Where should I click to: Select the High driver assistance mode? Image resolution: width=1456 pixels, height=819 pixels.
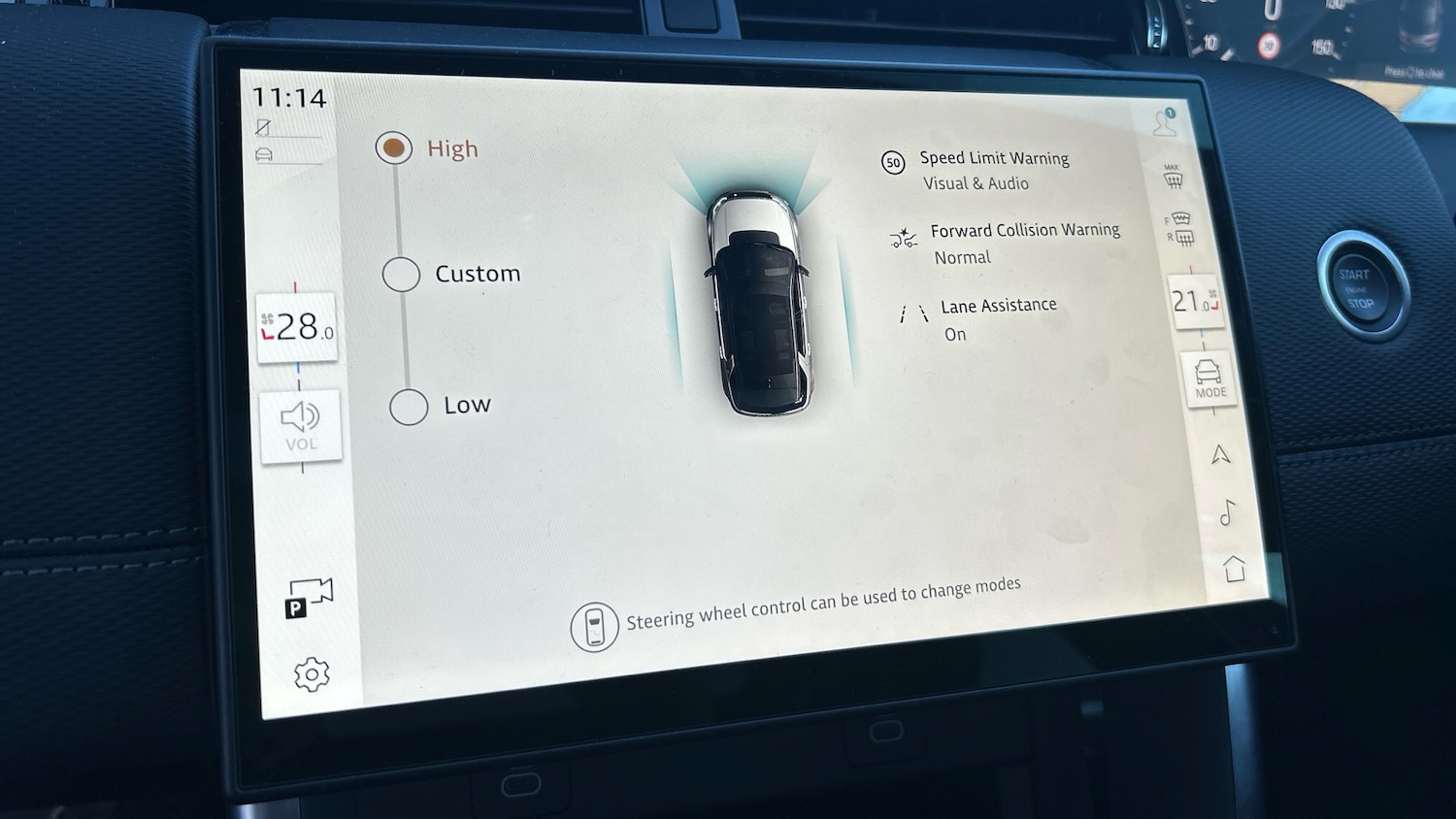click(x=394, y=148)
